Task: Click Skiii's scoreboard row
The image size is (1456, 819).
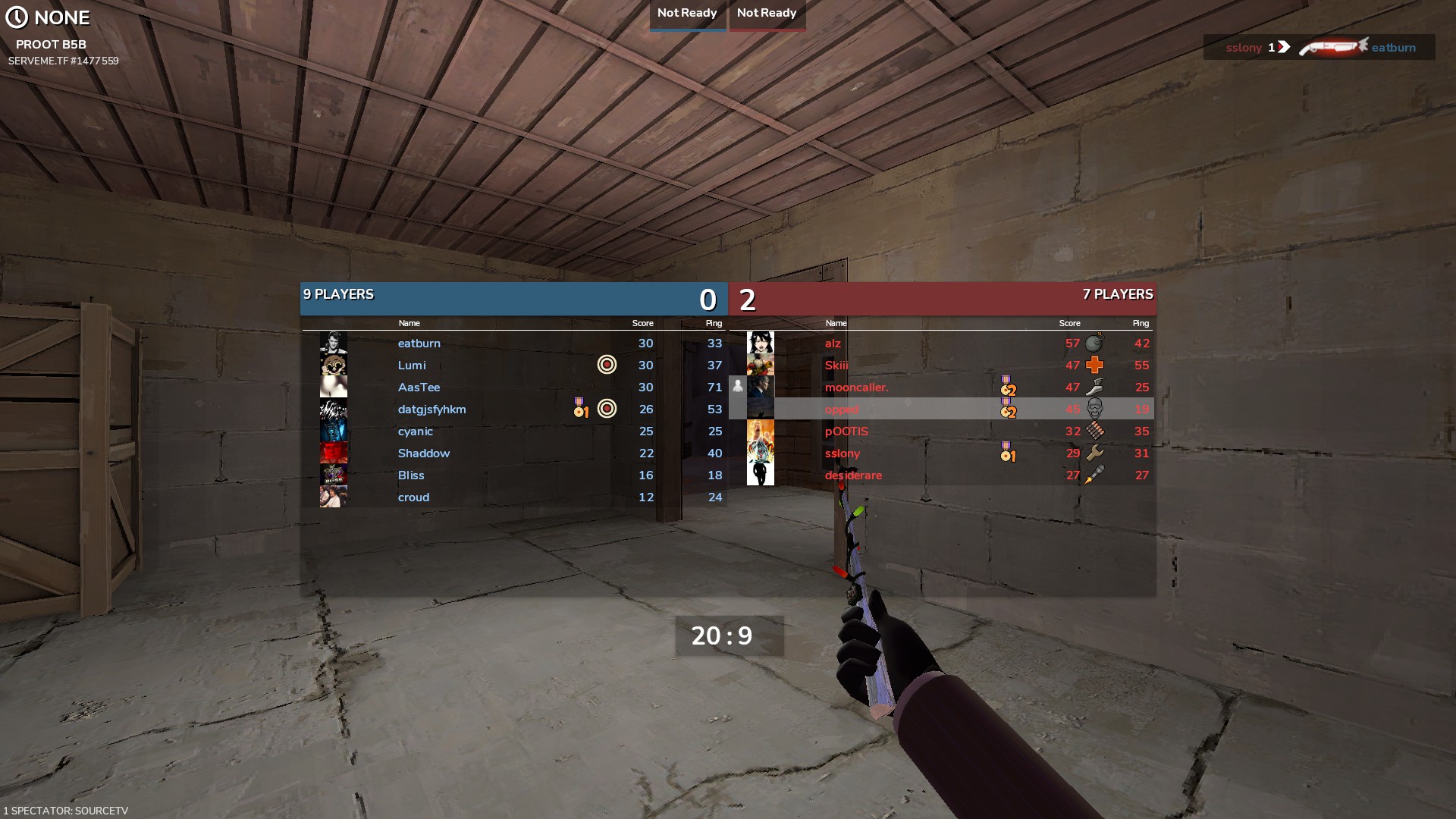Action: click(x=836, y=366)
